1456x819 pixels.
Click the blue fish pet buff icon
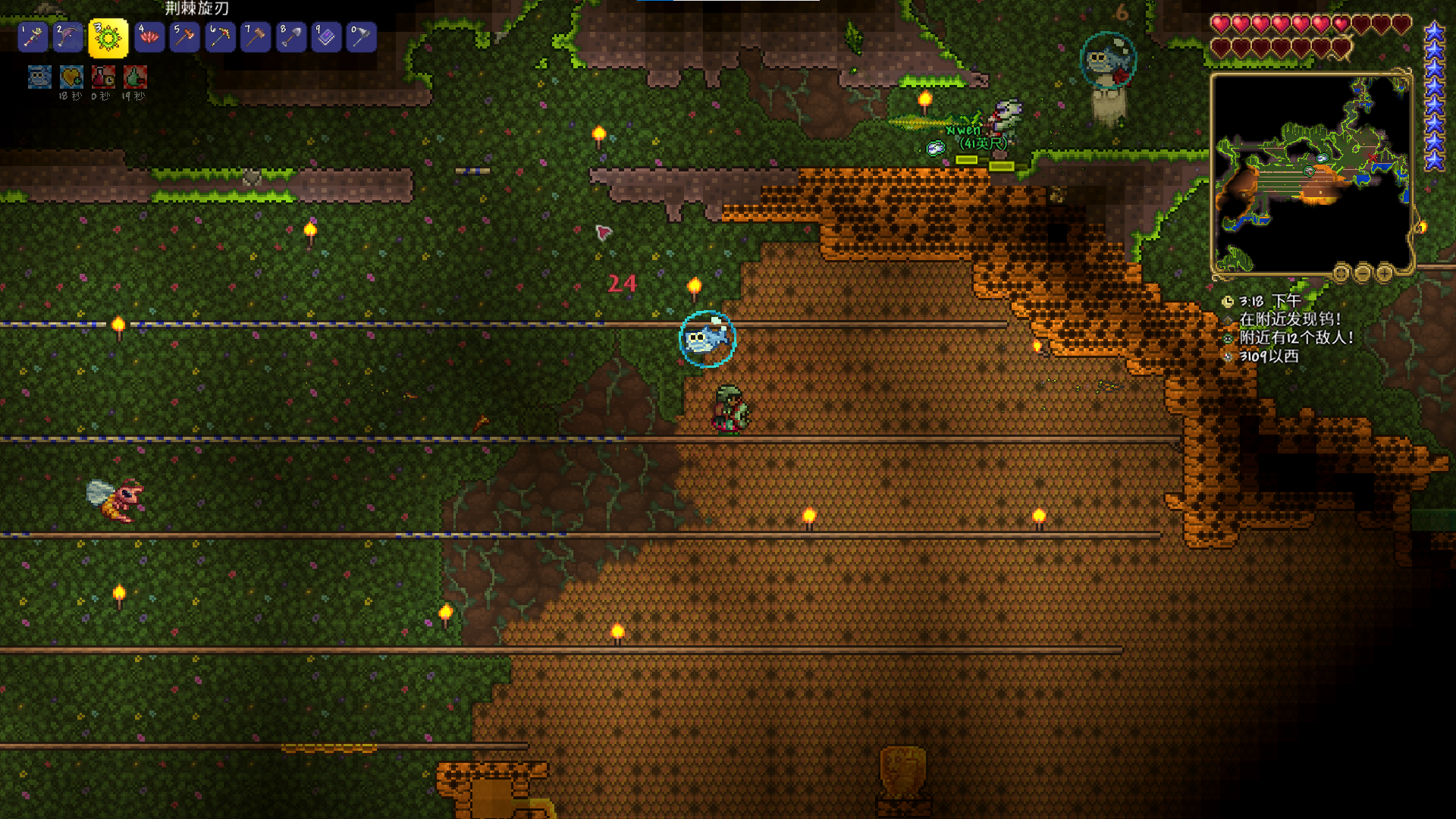pyautogui.click(x=39, y=77)
